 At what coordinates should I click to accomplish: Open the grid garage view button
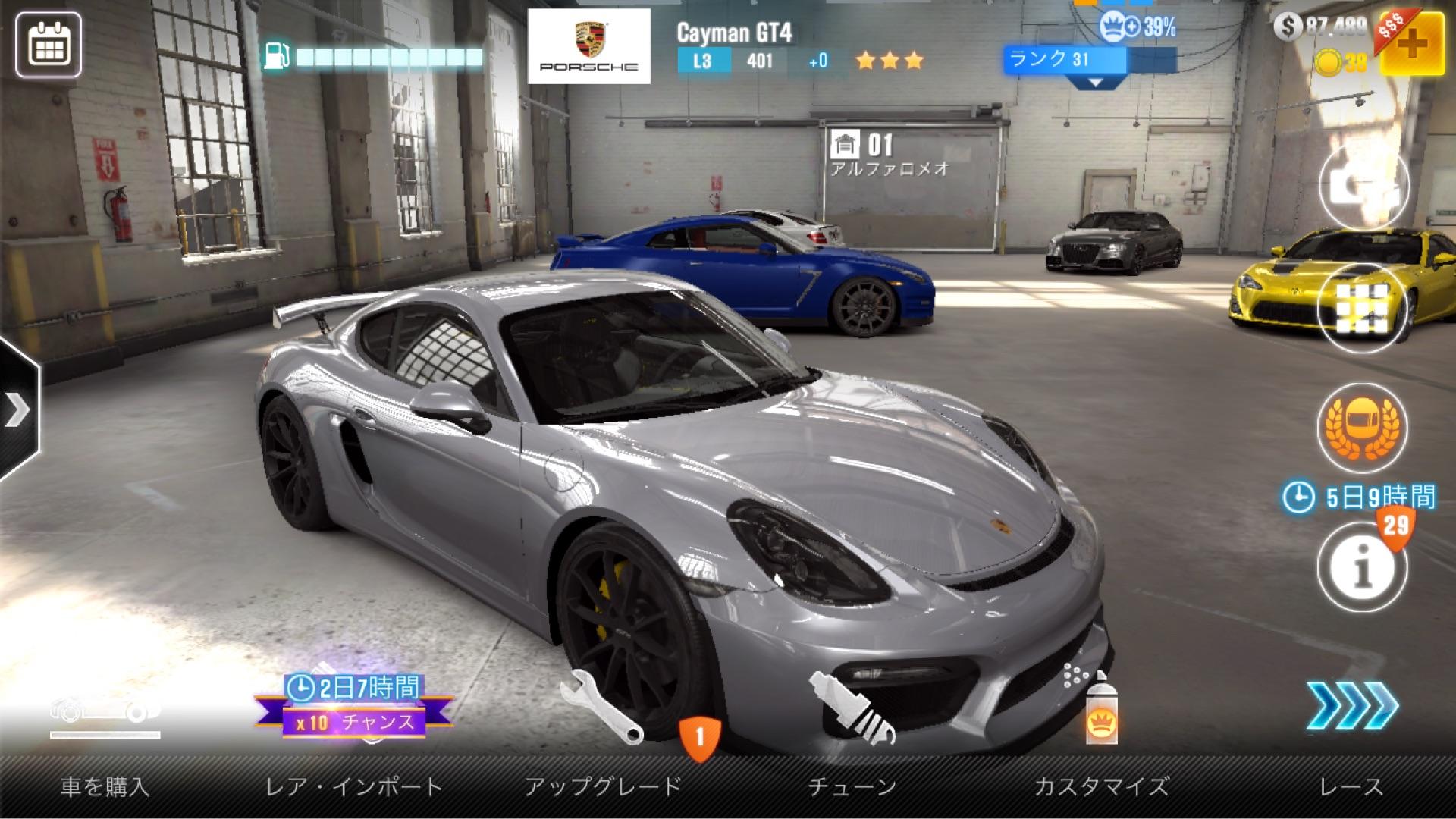tap(1362, 307)
